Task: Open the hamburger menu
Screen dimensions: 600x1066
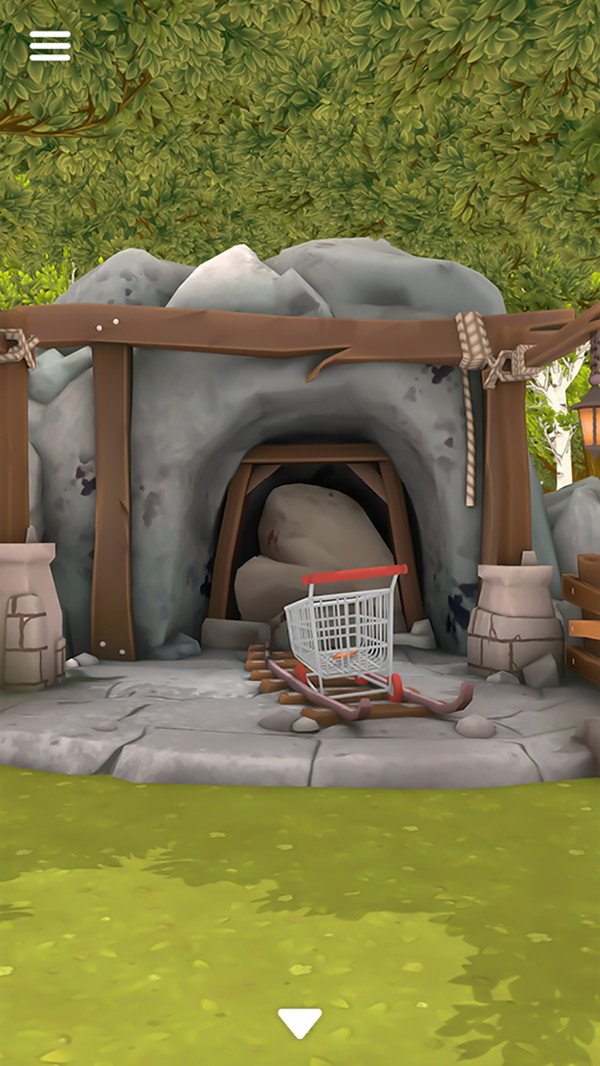Action: coord(50,46)
